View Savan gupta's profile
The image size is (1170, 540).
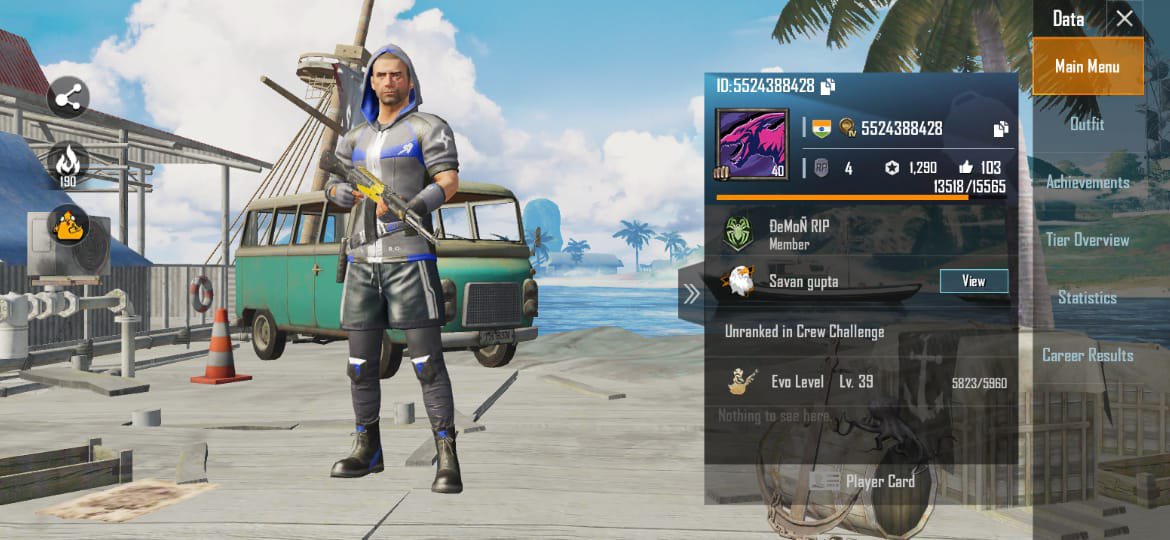[973, 282]
